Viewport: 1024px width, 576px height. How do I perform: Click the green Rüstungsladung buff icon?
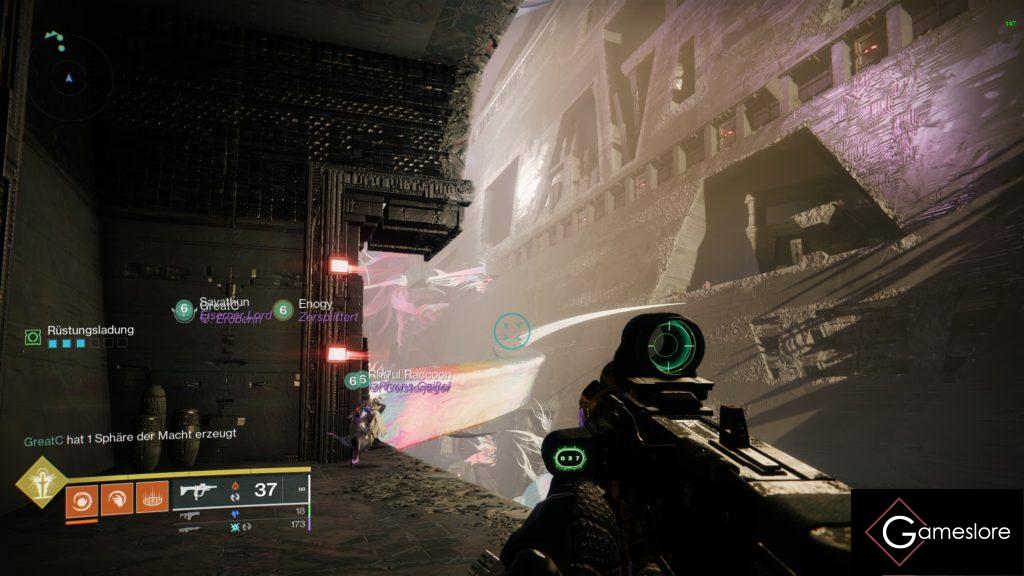click(x=33, y=338)
